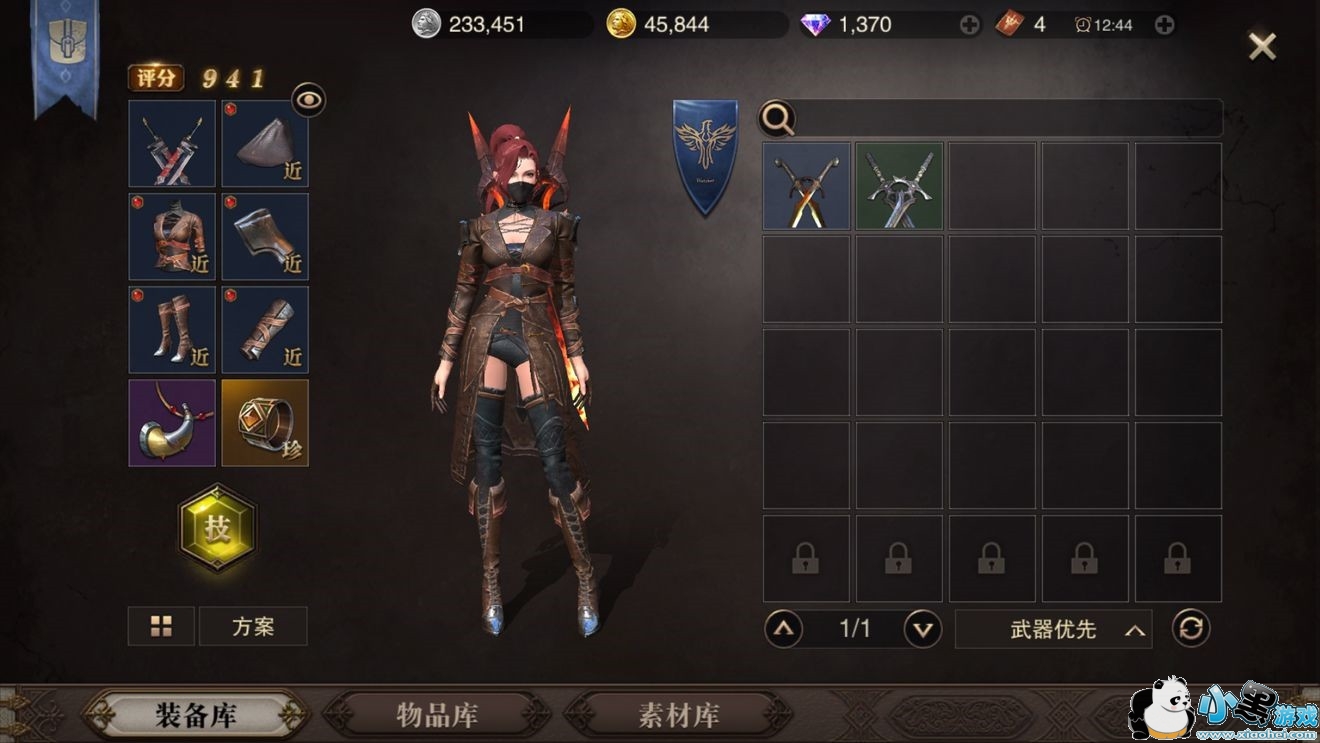Screen dimensions: 1320x743
Task: Open the 物品库 items tab
Action: pos(437,714)
